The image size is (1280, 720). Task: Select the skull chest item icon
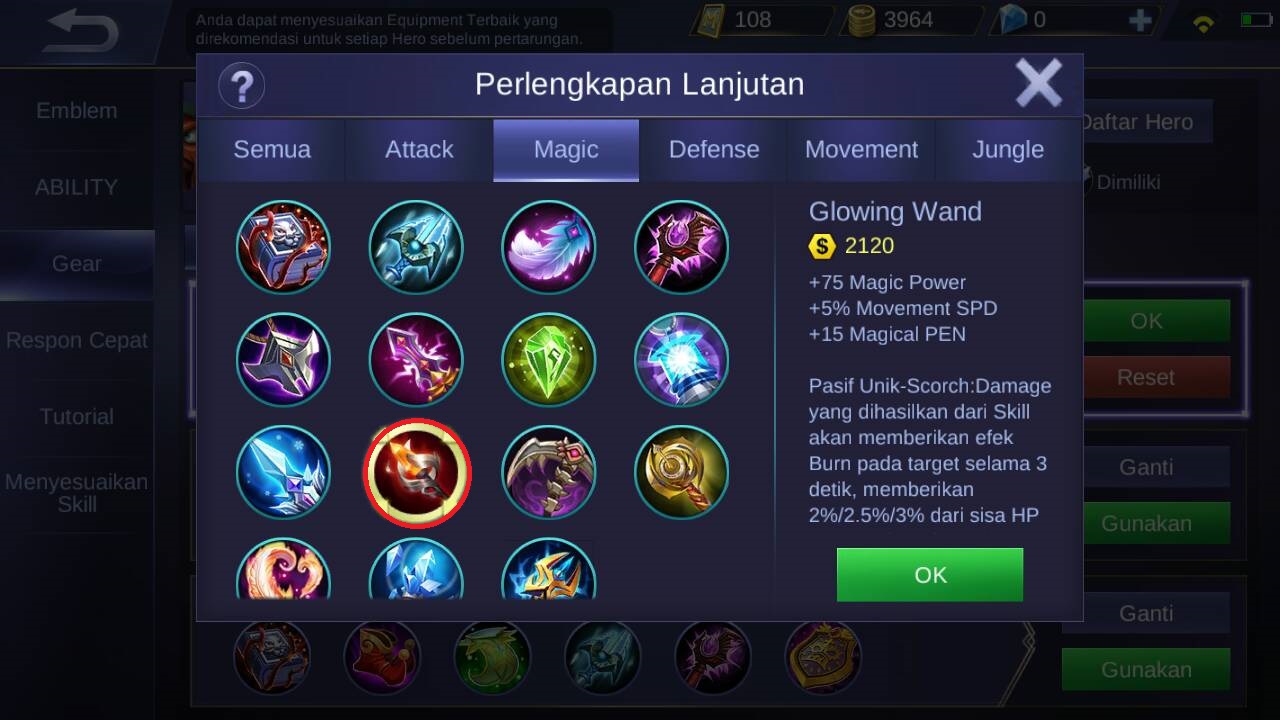click(x=283, y=247)
